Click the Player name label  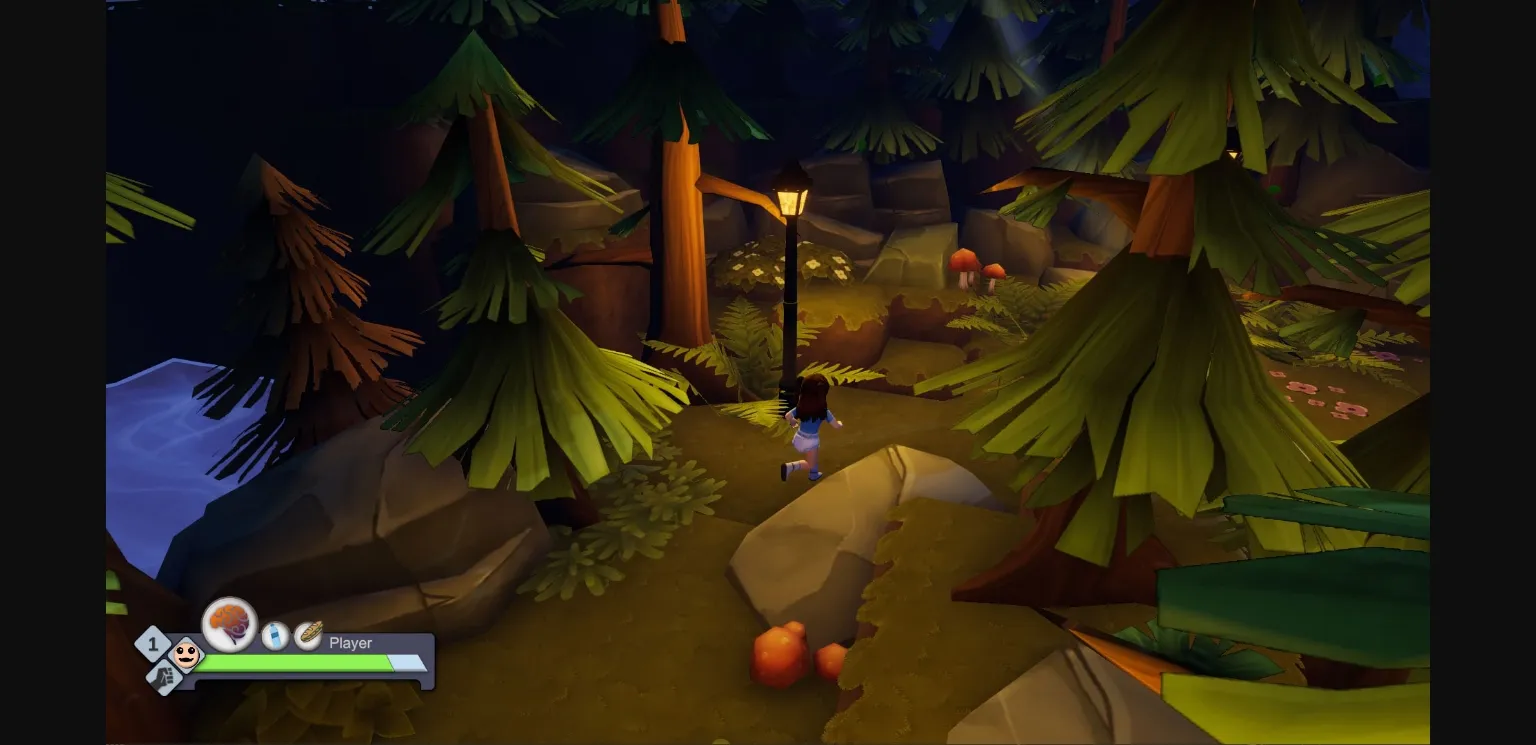tap(350, 643)
